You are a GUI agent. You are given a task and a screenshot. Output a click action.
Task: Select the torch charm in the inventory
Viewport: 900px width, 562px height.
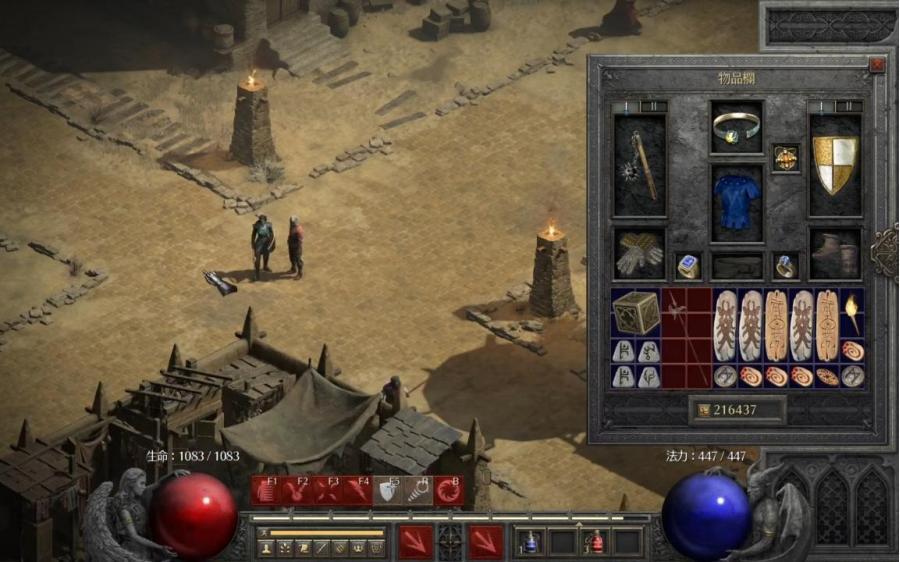point(853,312)
